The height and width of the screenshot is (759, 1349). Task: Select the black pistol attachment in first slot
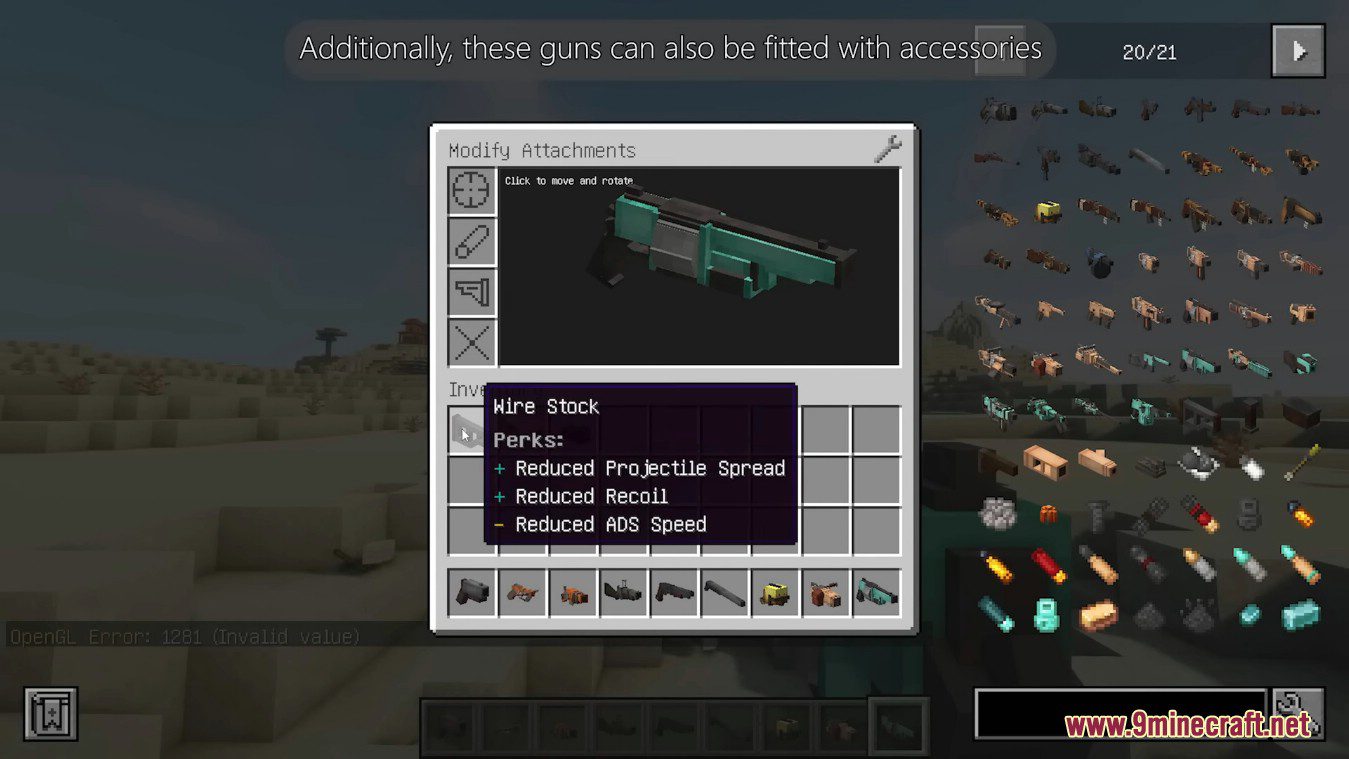471,591
